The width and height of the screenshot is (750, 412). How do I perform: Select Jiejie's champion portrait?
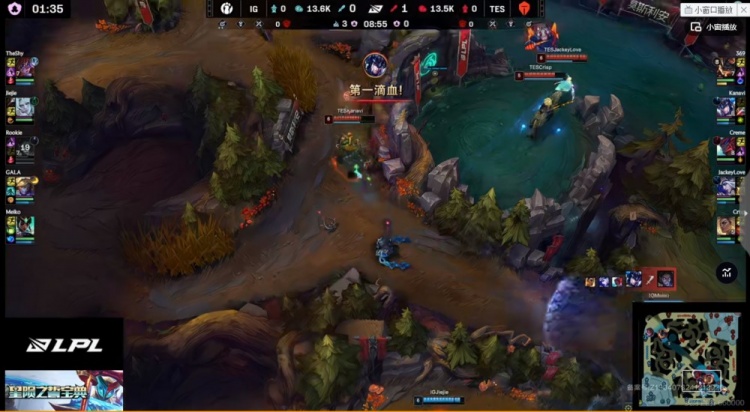[x=24, y=107]
